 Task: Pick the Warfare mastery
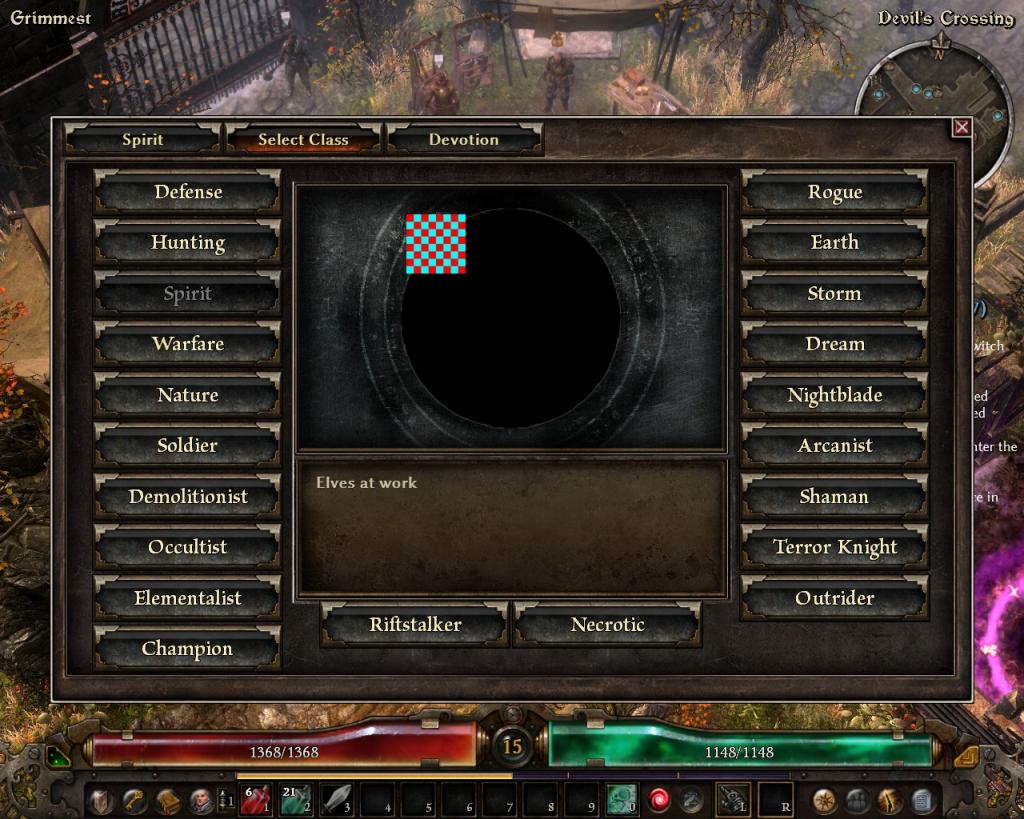(187, 344)
